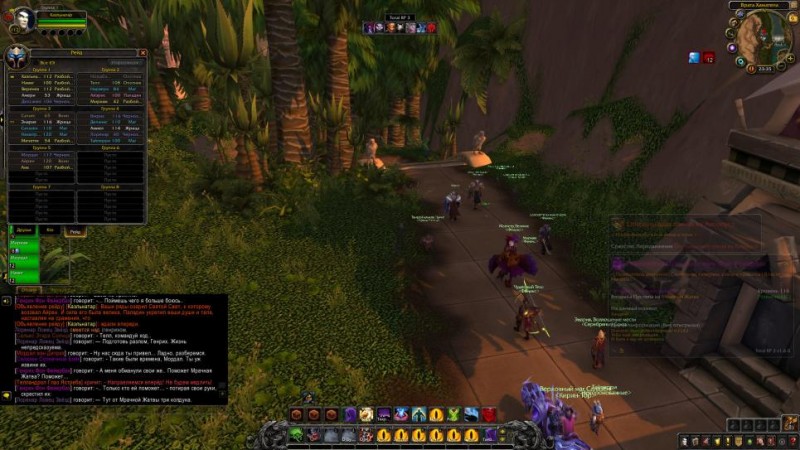Click the minimap zone name header
800x450 pixels.
click(758, 7)
